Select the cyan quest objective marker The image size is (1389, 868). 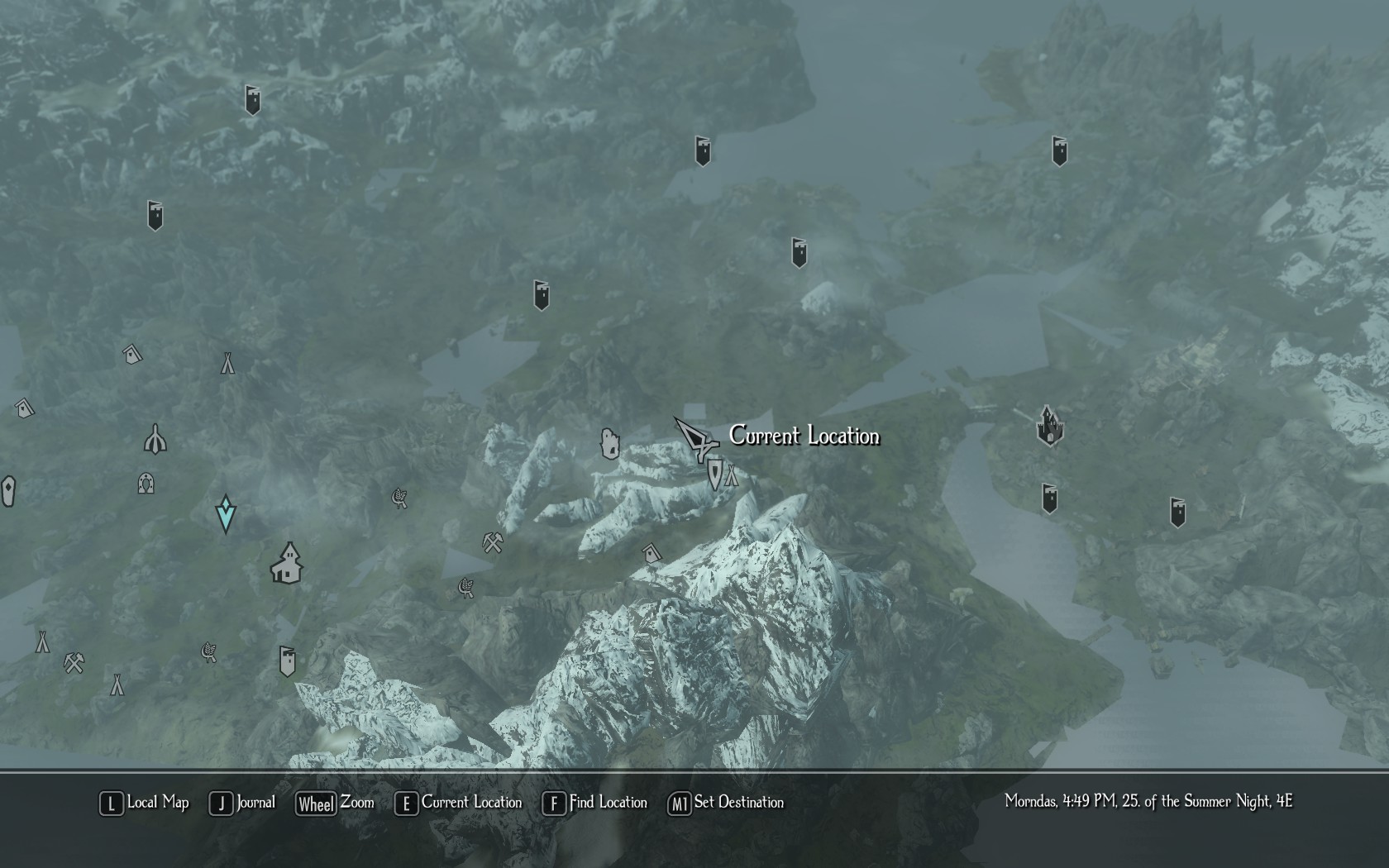(226, 513)
